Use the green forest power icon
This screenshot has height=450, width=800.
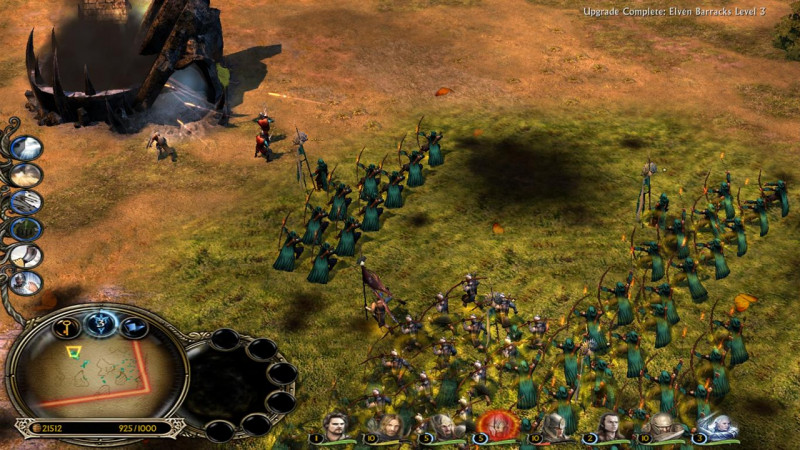tap(26, 229)
